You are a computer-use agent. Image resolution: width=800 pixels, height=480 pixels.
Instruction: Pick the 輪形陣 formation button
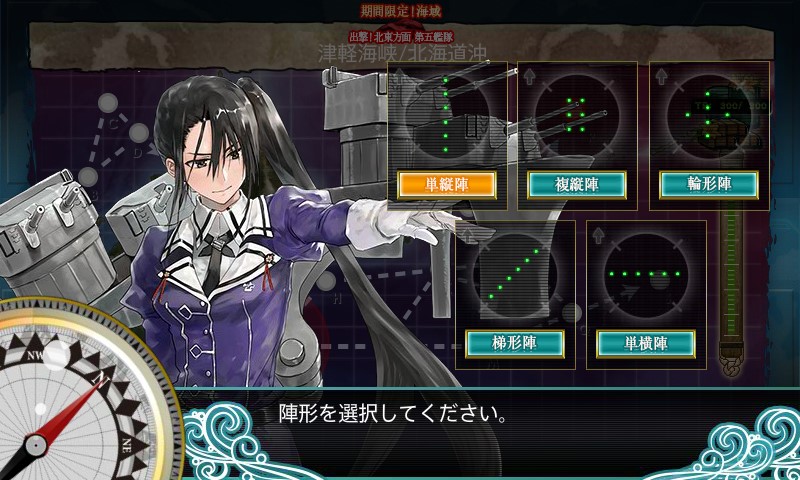(x=709, y=184)
